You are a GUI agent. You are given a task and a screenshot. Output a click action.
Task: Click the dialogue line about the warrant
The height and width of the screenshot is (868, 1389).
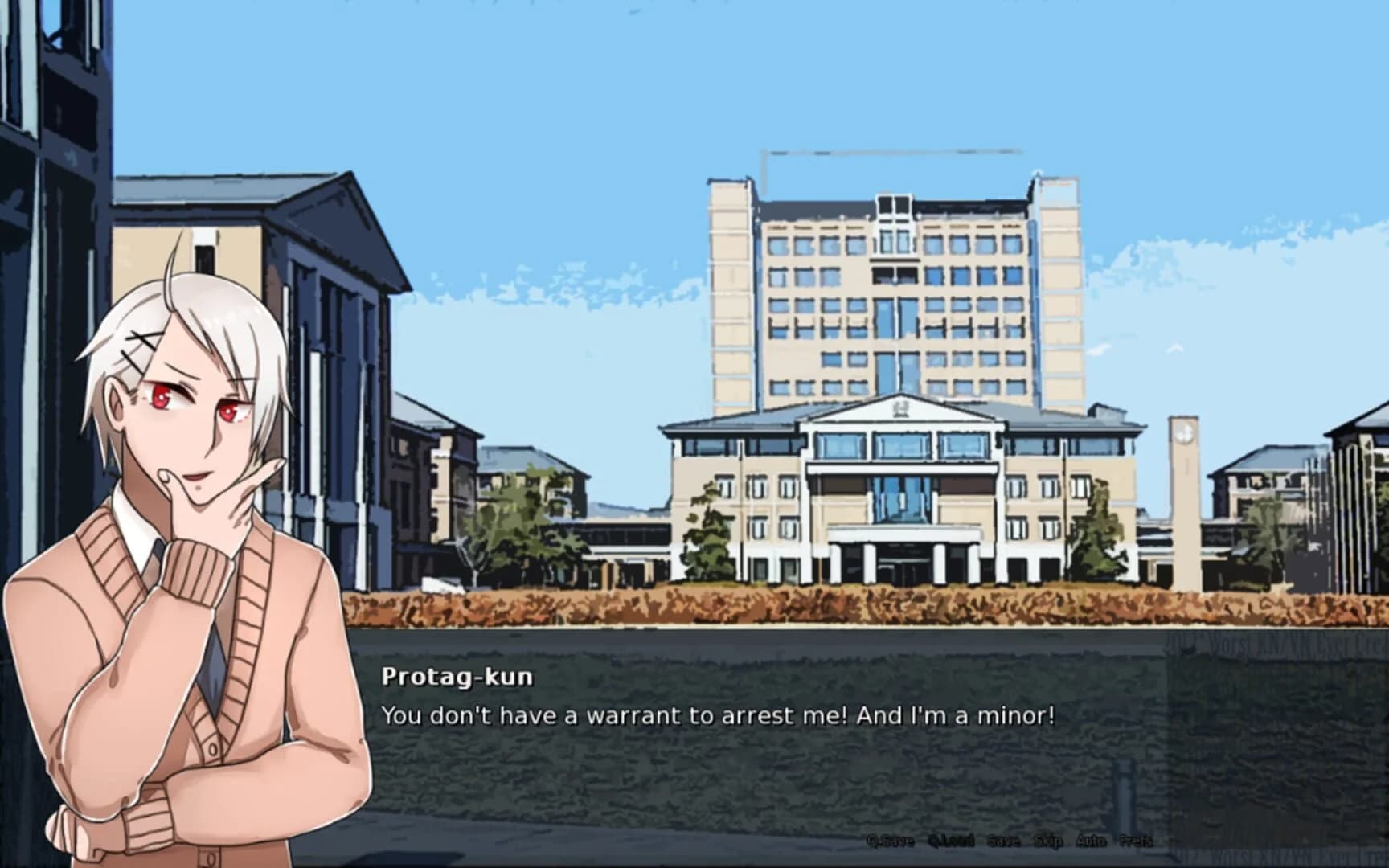click(719, 712)
